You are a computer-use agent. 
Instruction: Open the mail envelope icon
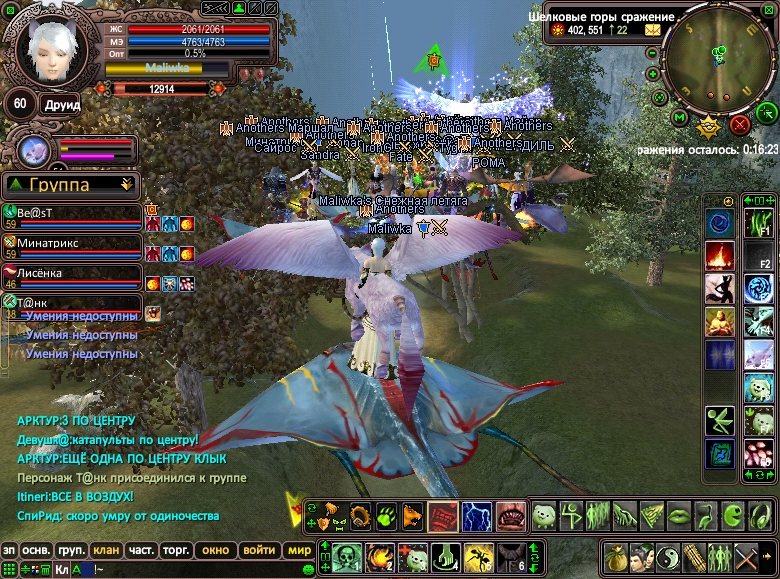pyautogui.click(x=652, y=31)
